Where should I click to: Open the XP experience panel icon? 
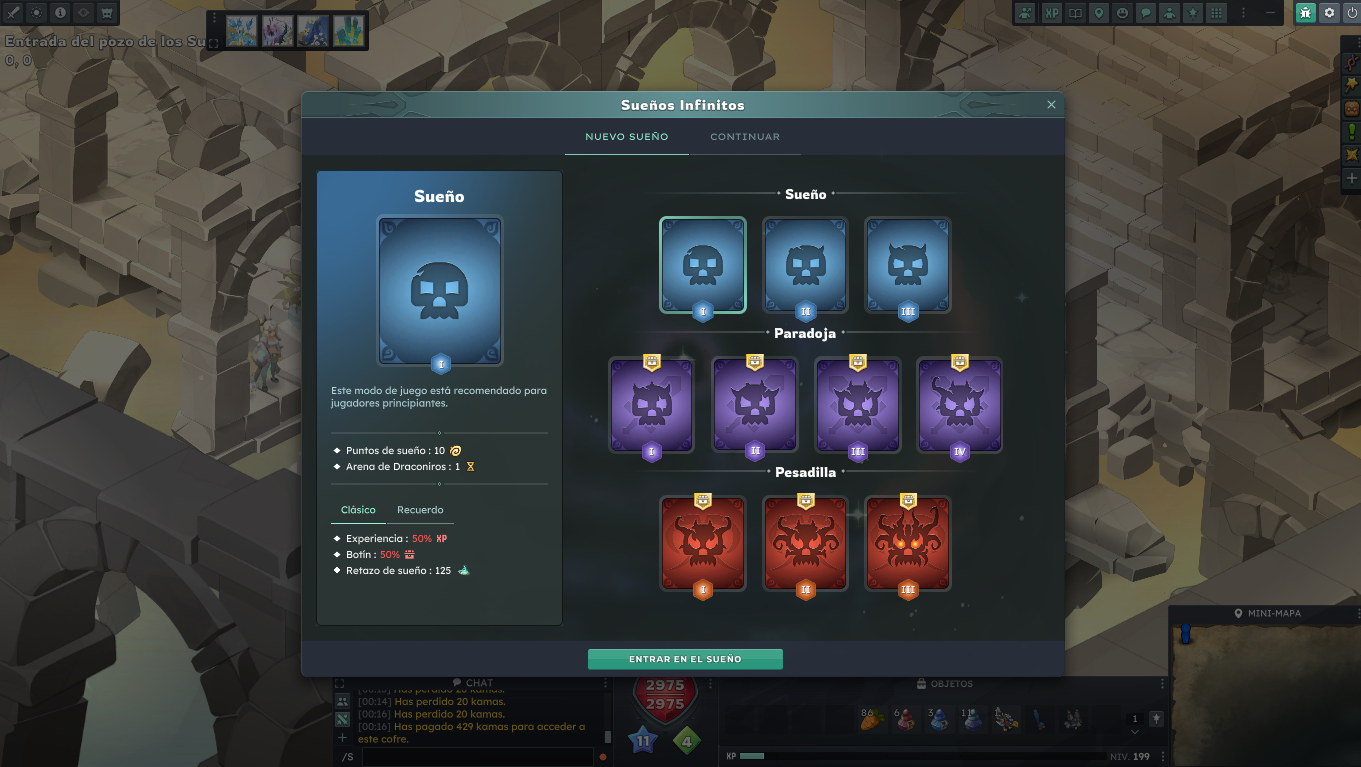[x=1052, y=13]
